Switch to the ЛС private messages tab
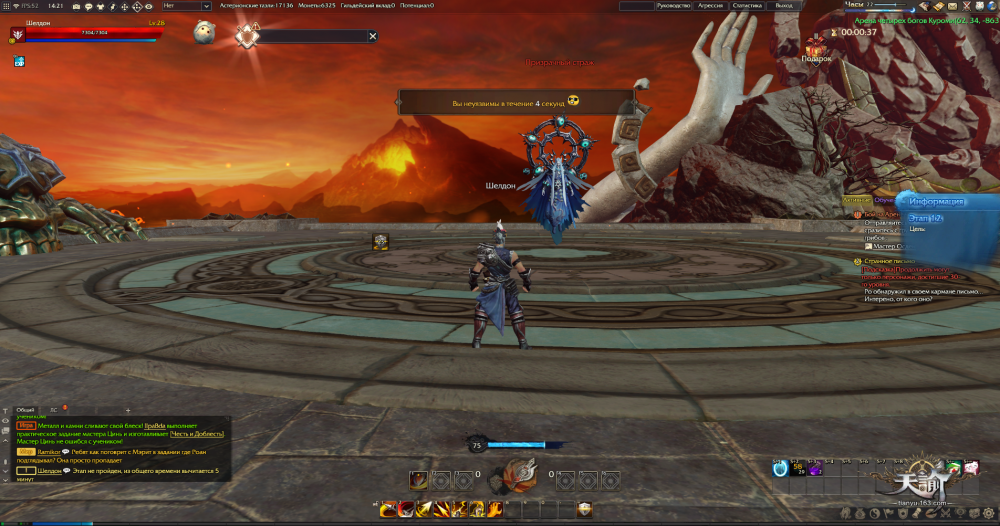The width and height of the screenshot is (1000, 526). tap(53, 410)
